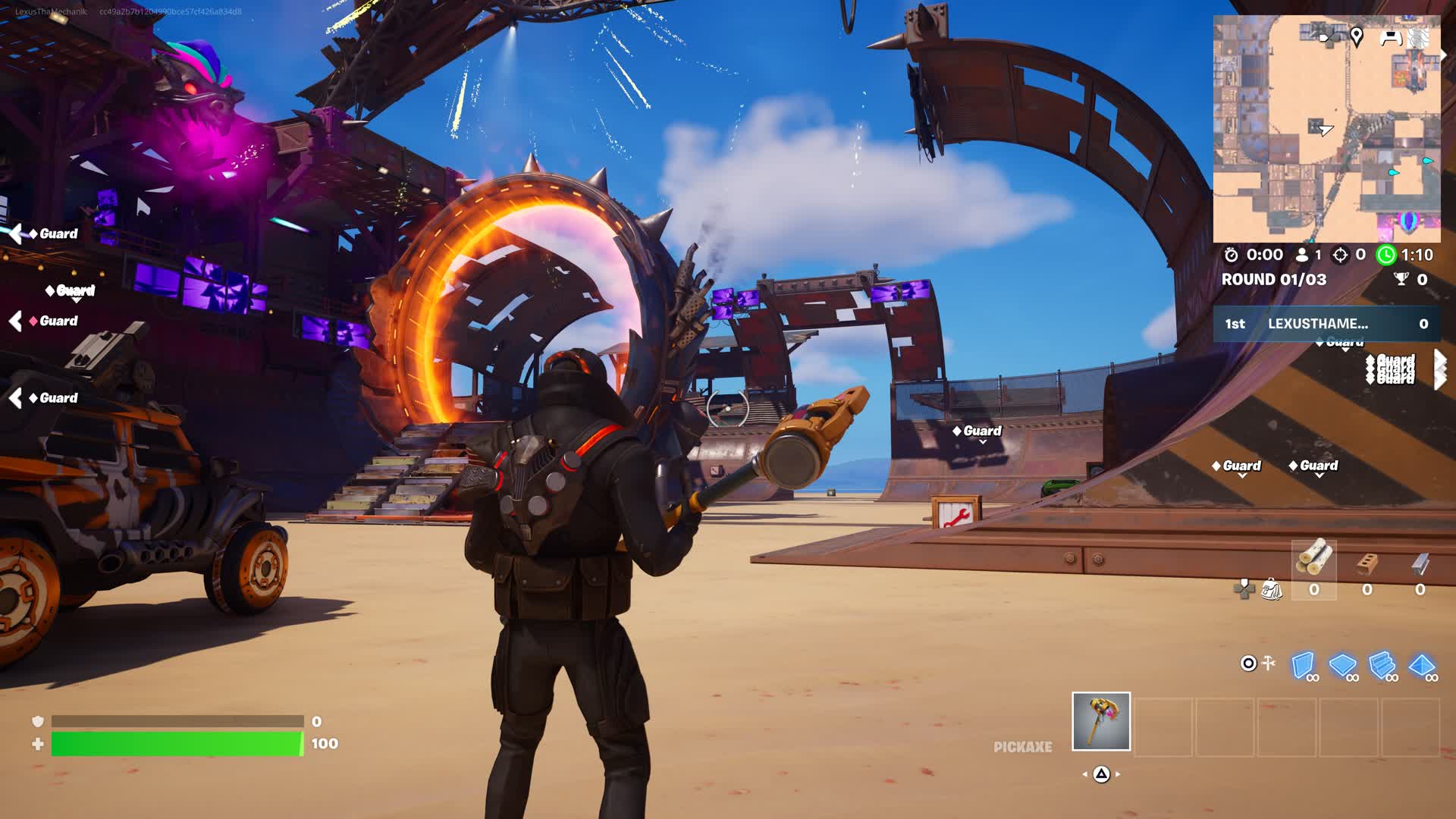
Task: Click the eliminations crosshair icon
Action: (1339, 255)
